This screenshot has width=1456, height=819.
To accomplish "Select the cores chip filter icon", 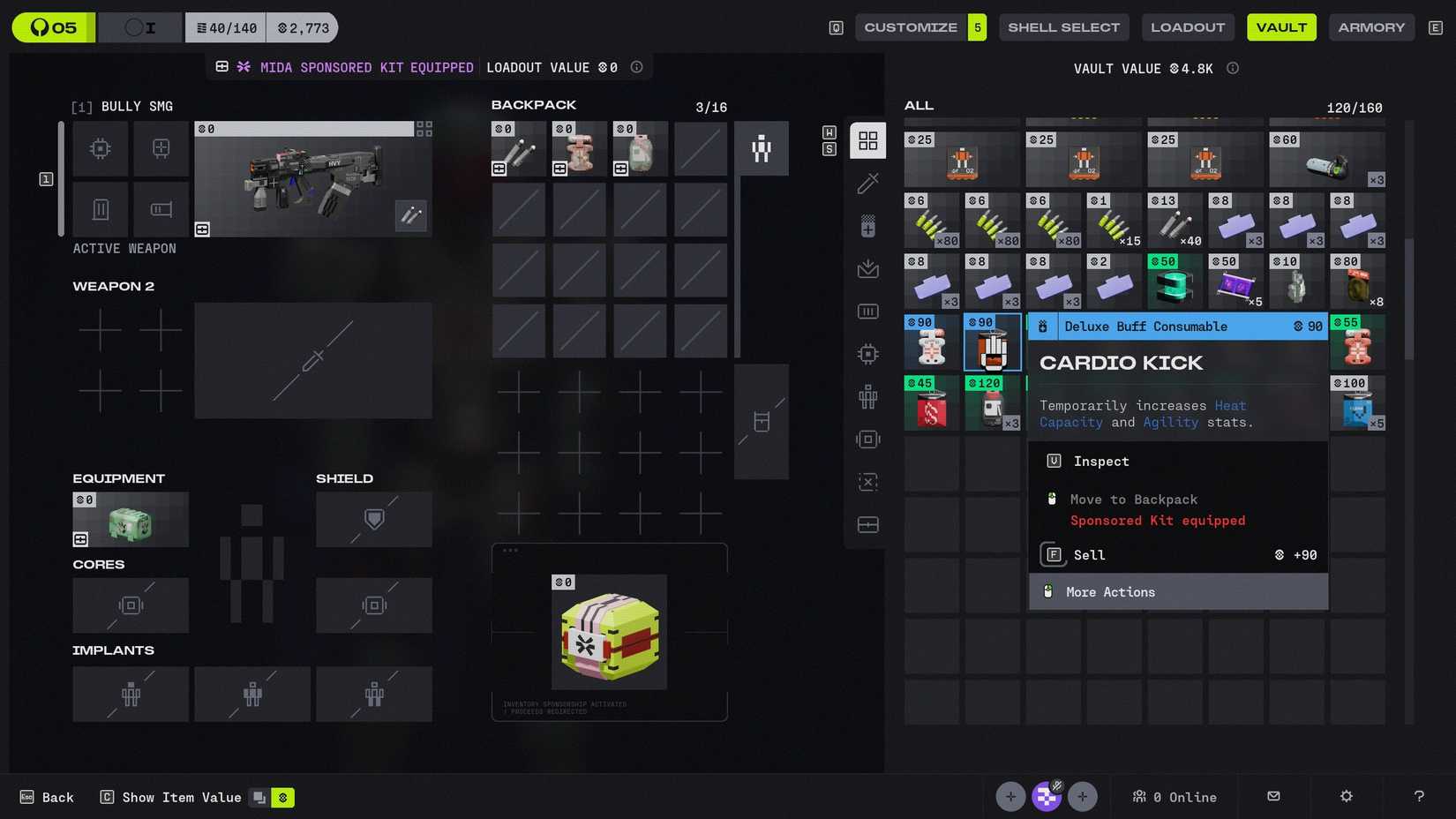I will pyautogui.click(x=867, y=353).
